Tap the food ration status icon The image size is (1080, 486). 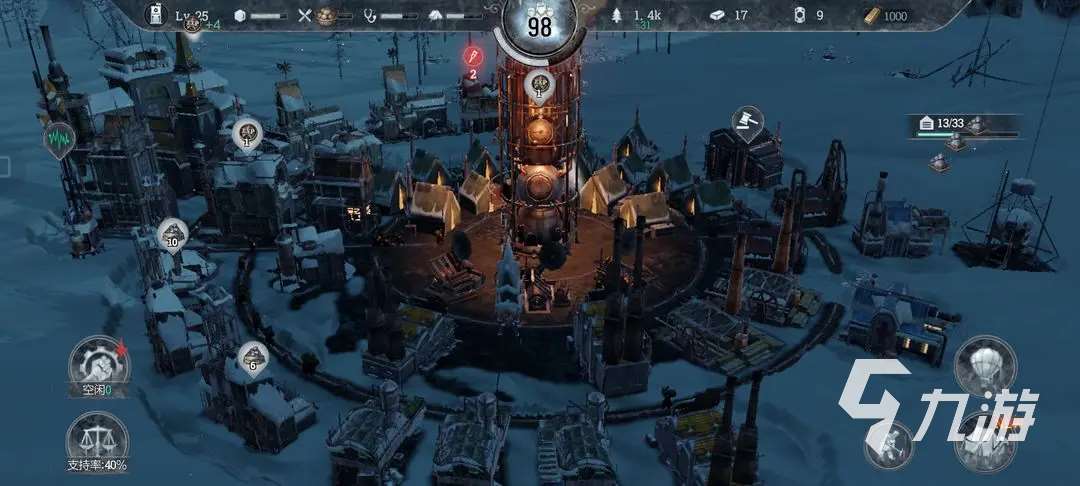(x=326, y=16)
